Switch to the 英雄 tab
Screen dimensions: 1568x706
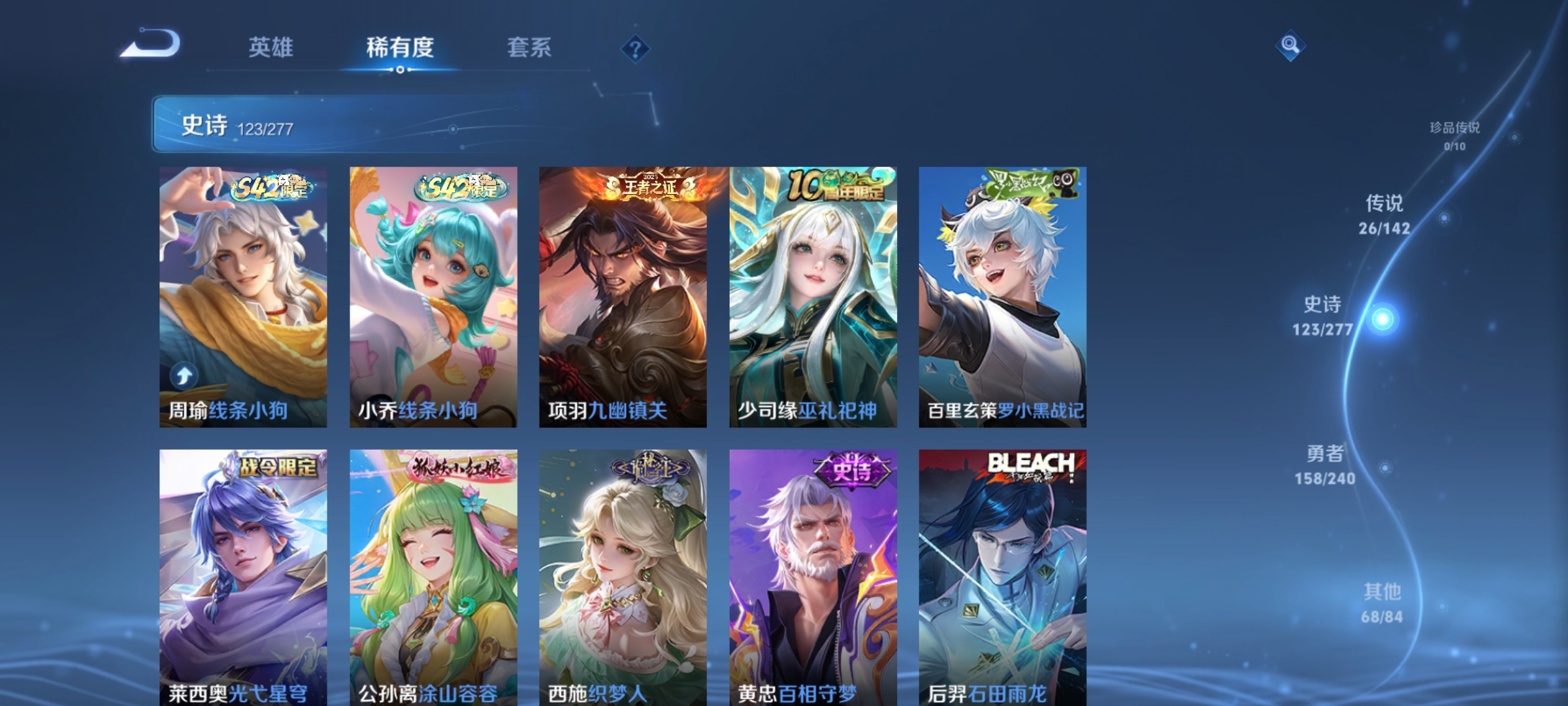pyautogui.click(x=272, y=46)
